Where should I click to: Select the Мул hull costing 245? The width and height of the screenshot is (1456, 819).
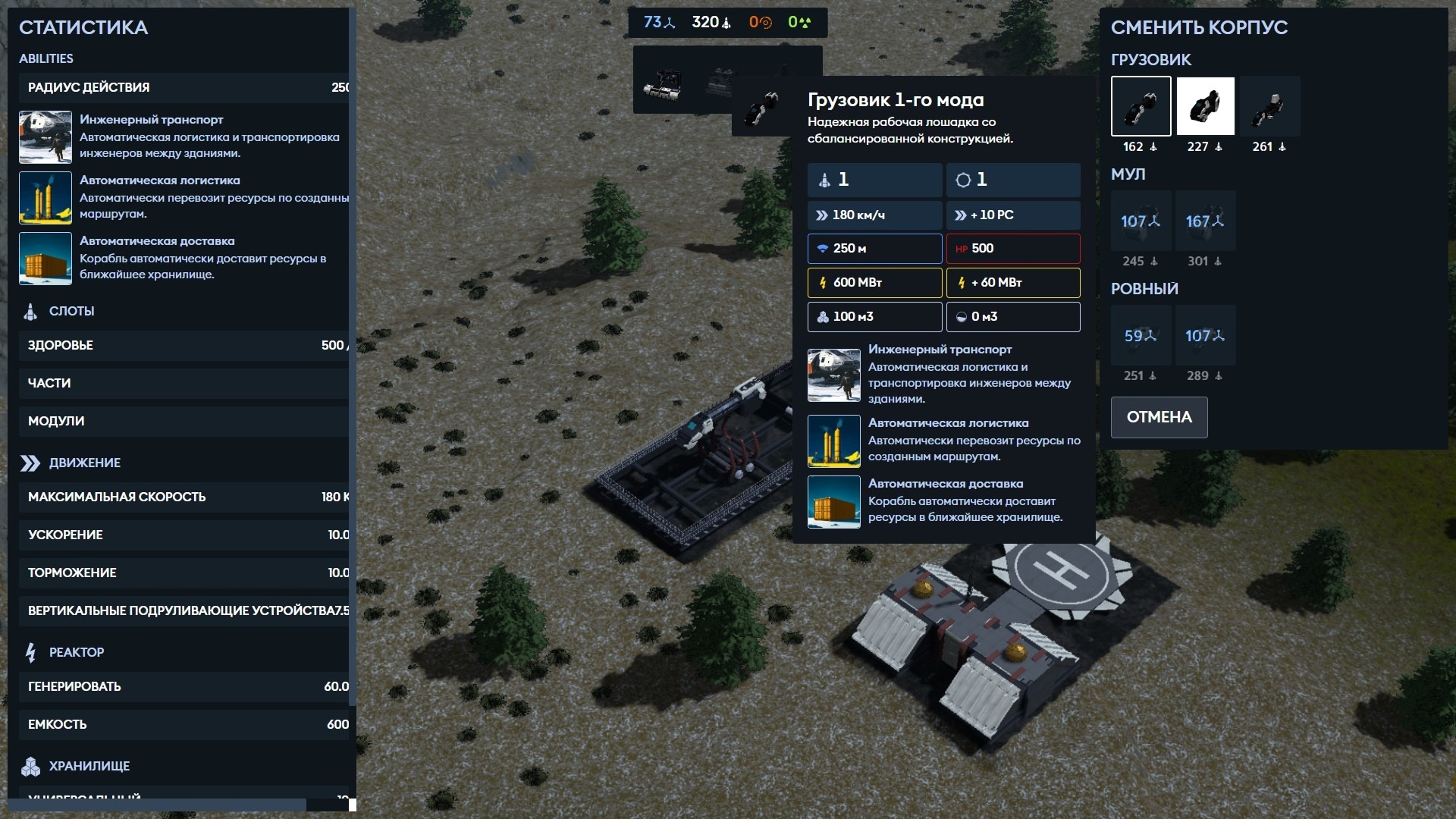(x=1141, y=221)
